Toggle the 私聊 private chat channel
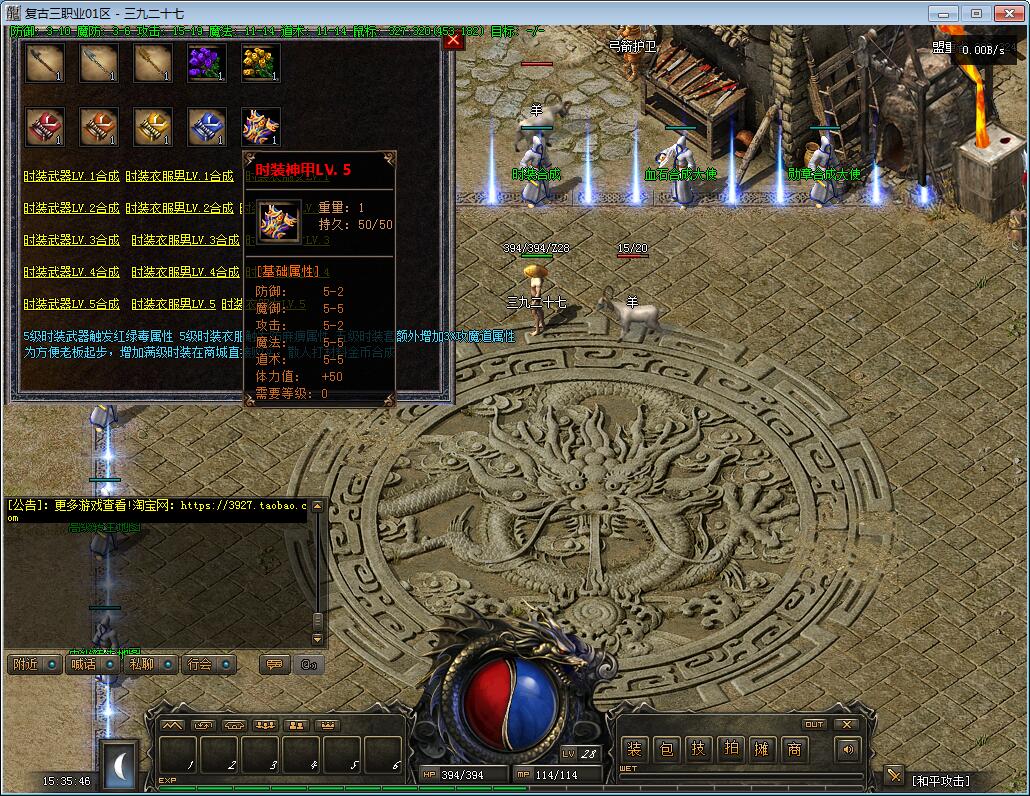 pos(150,664)
